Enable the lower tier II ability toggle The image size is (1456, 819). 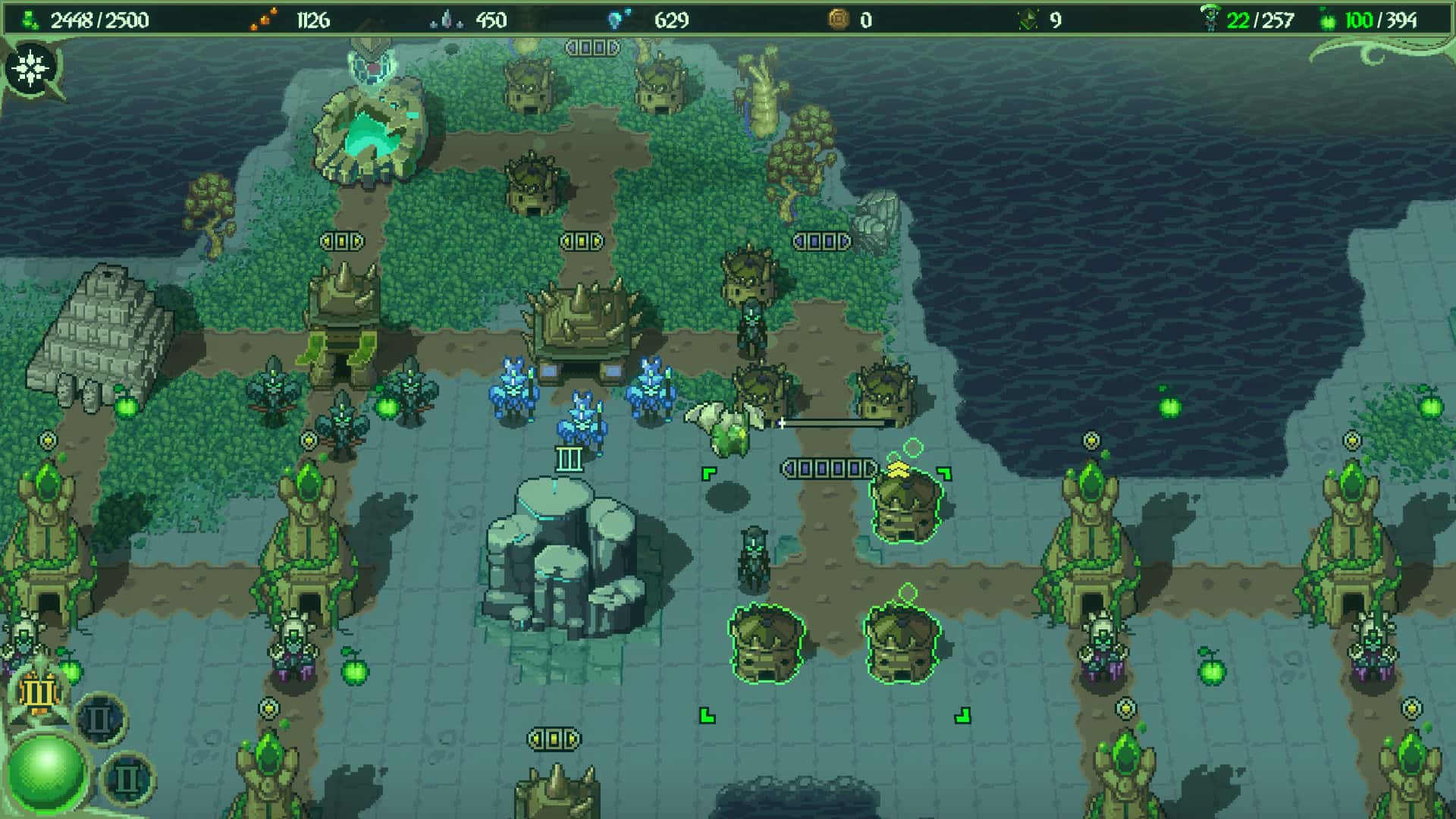tap(127, 779)
